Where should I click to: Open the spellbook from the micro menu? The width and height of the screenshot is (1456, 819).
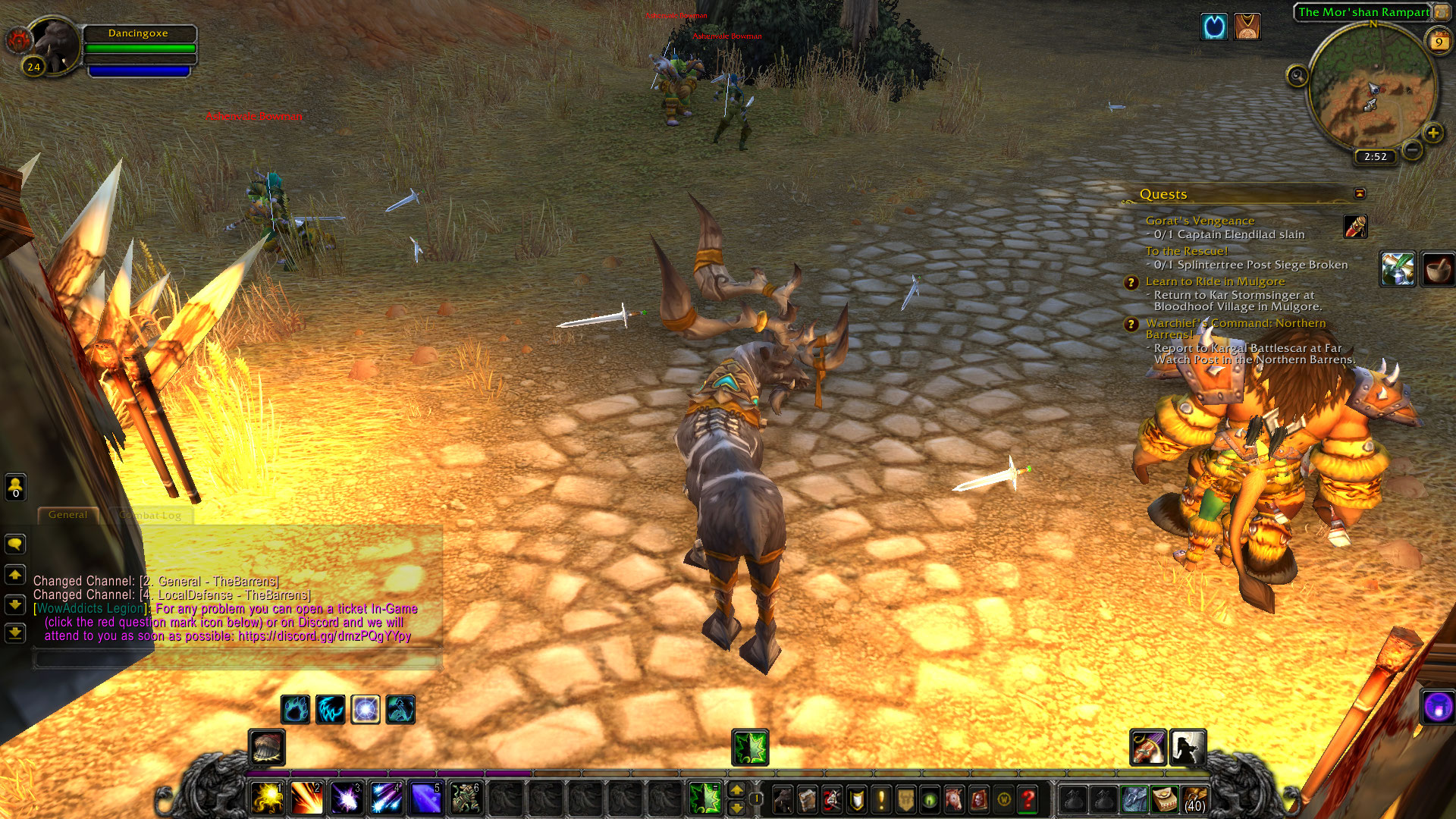pos(808,799)
